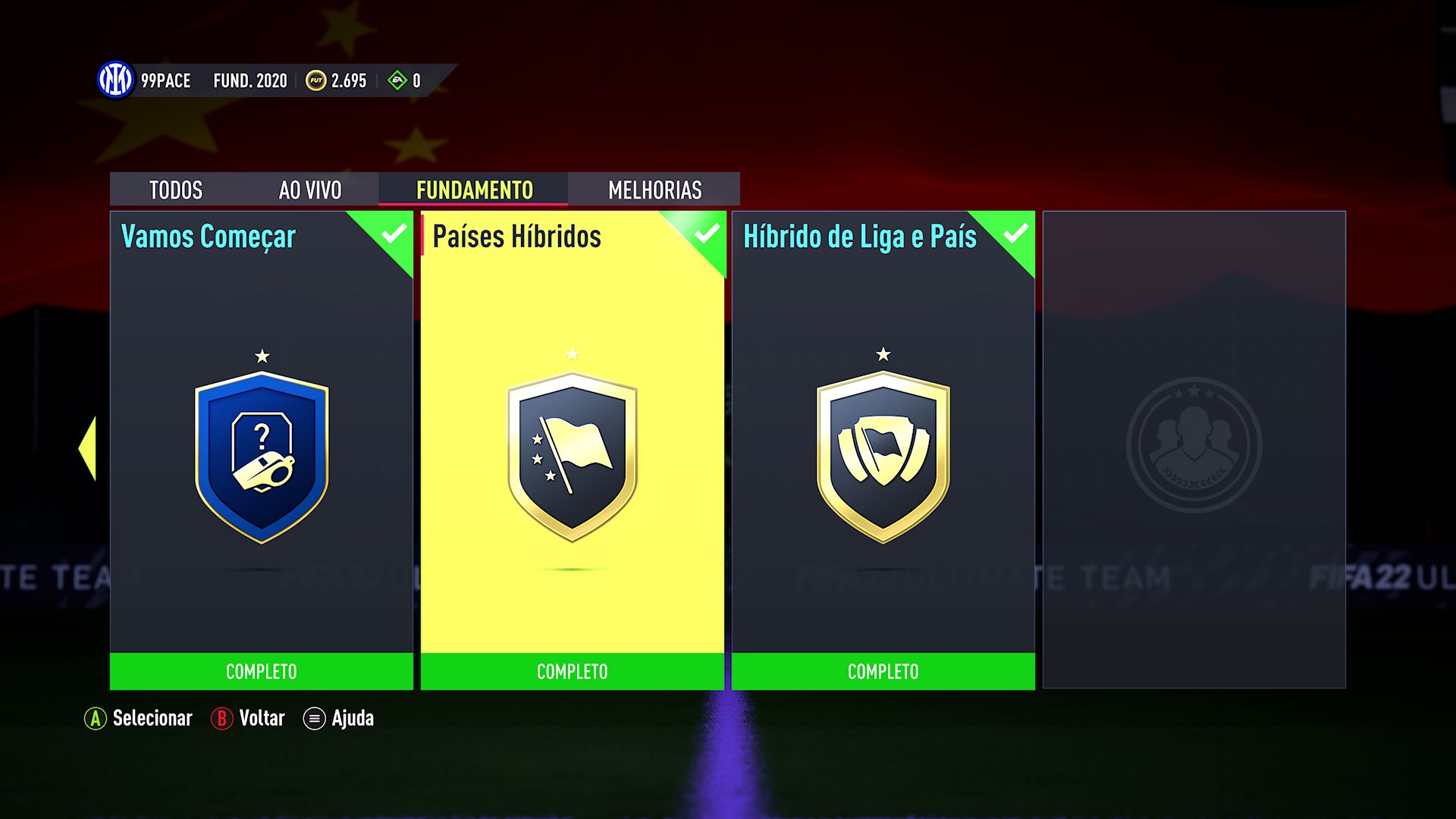
Task: Click the COMPLETO bar under Países Híbridos
Action: click(x=571, y=671)
